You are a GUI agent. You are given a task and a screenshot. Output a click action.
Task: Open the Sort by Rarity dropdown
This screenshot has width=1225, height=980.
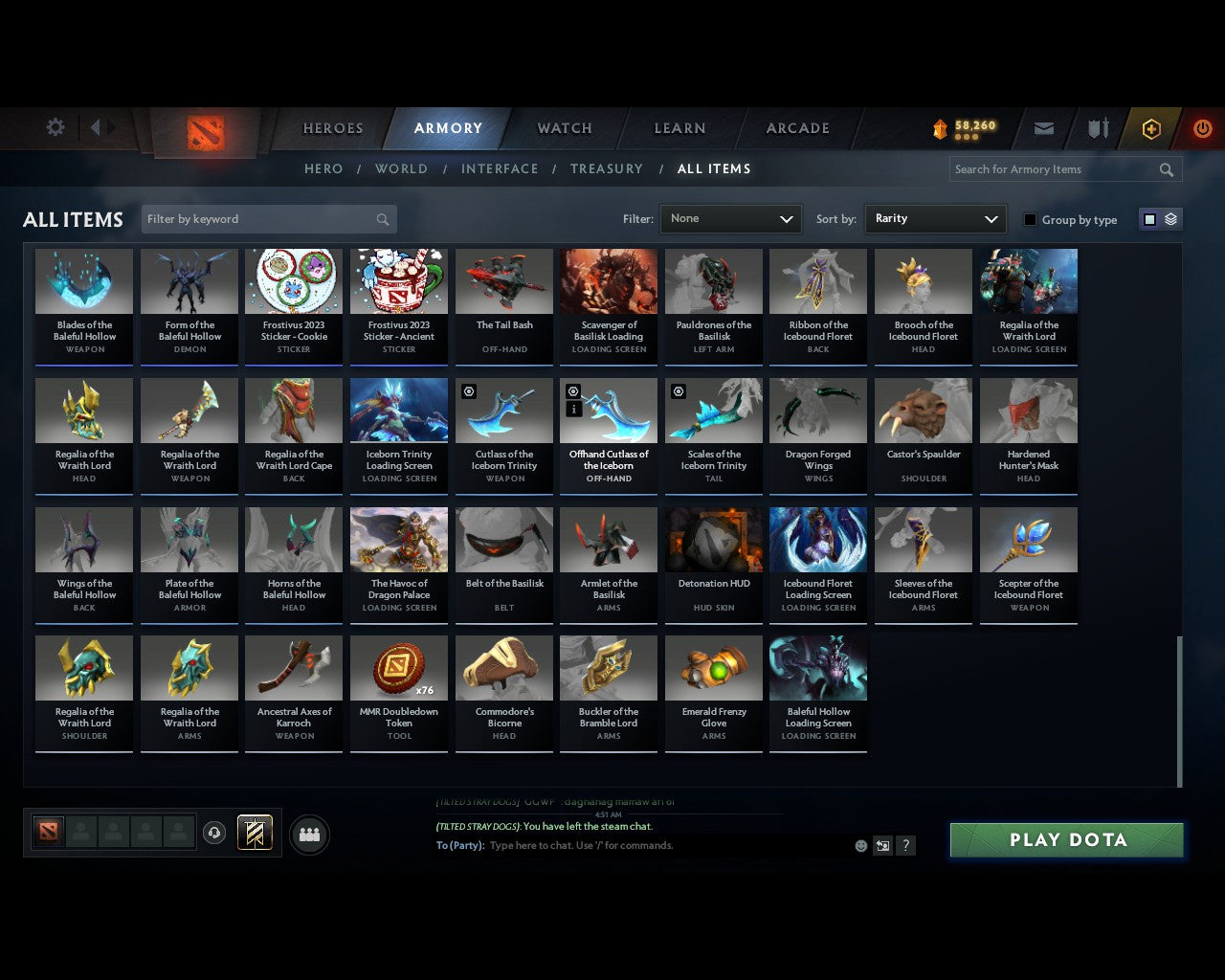tap(935, 218)
